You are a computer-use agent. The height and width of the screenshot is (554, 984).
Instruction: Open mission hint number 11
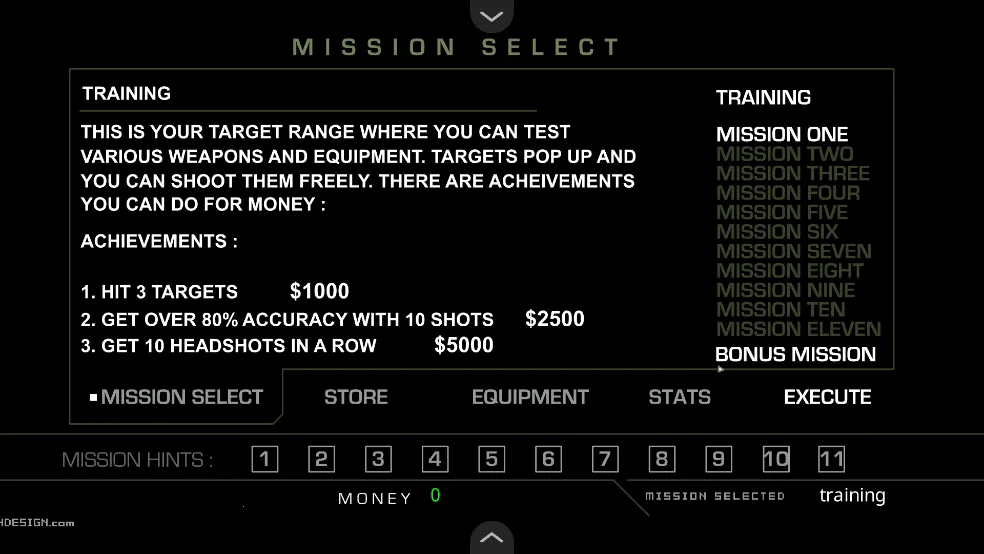(832, 459)
